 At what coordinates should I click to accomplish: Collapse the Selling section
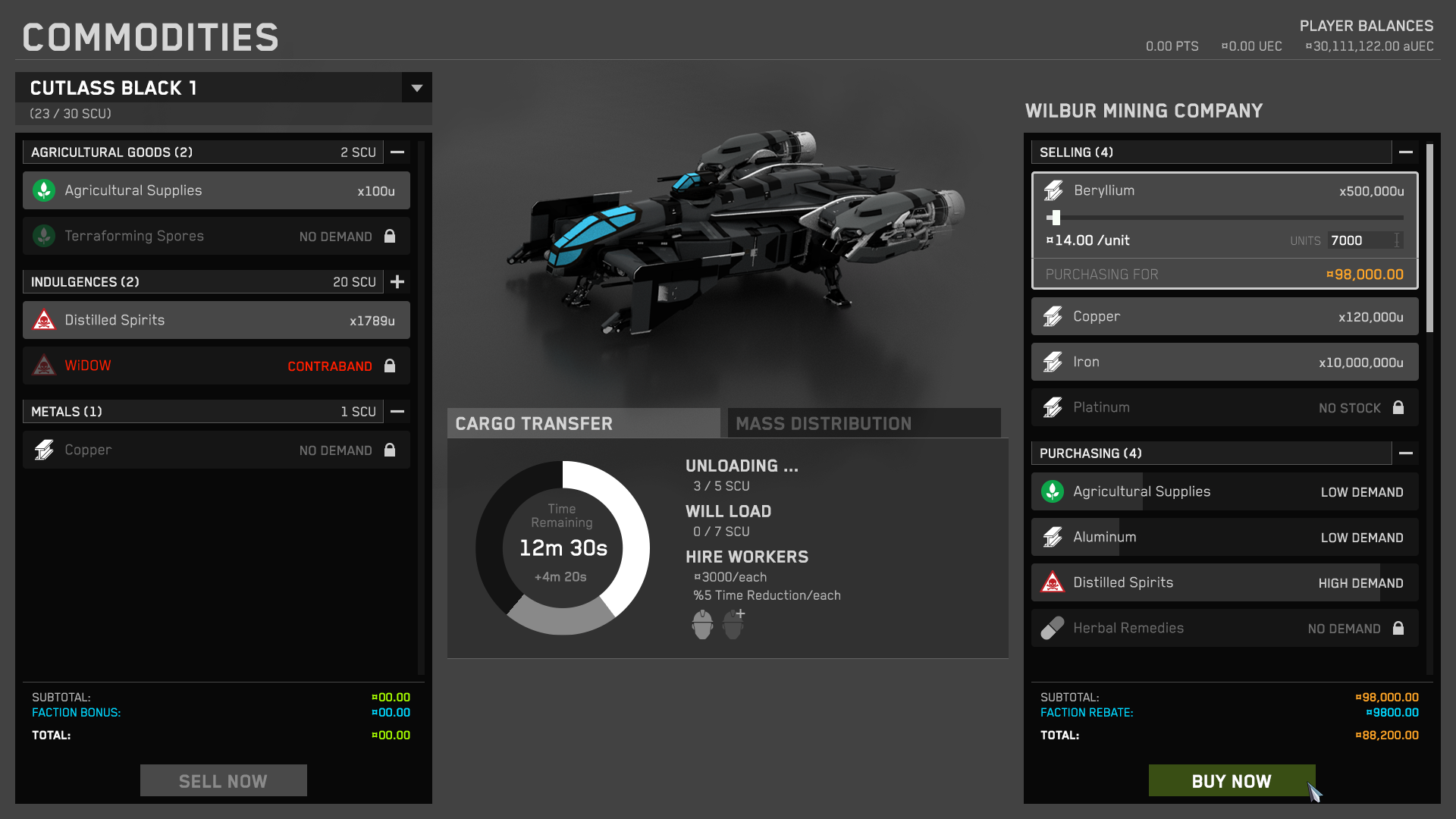pos(1405,152)
